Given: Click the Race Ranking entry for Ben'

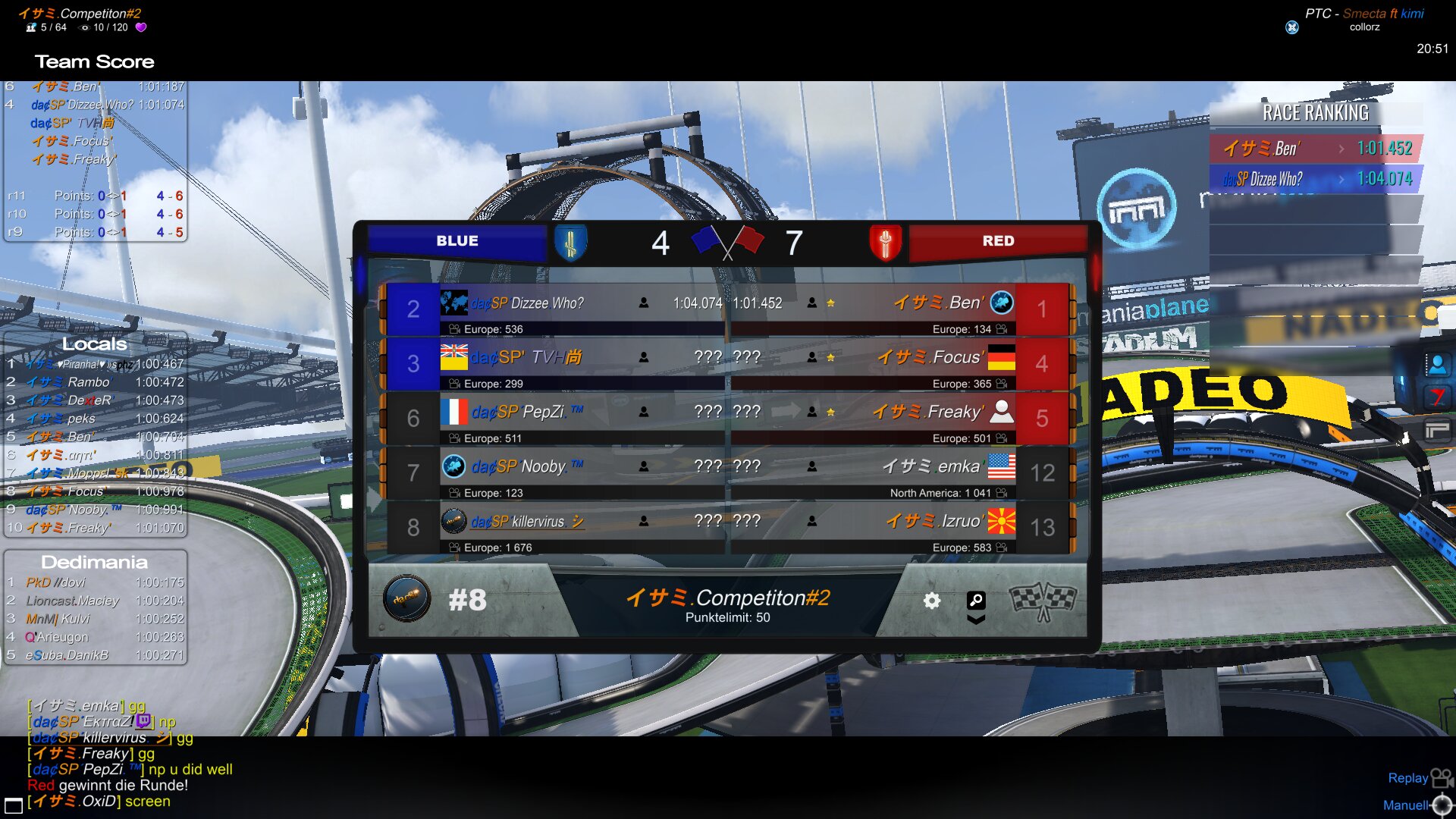Looking at the screenshot, I should (x=1316, y=149).
